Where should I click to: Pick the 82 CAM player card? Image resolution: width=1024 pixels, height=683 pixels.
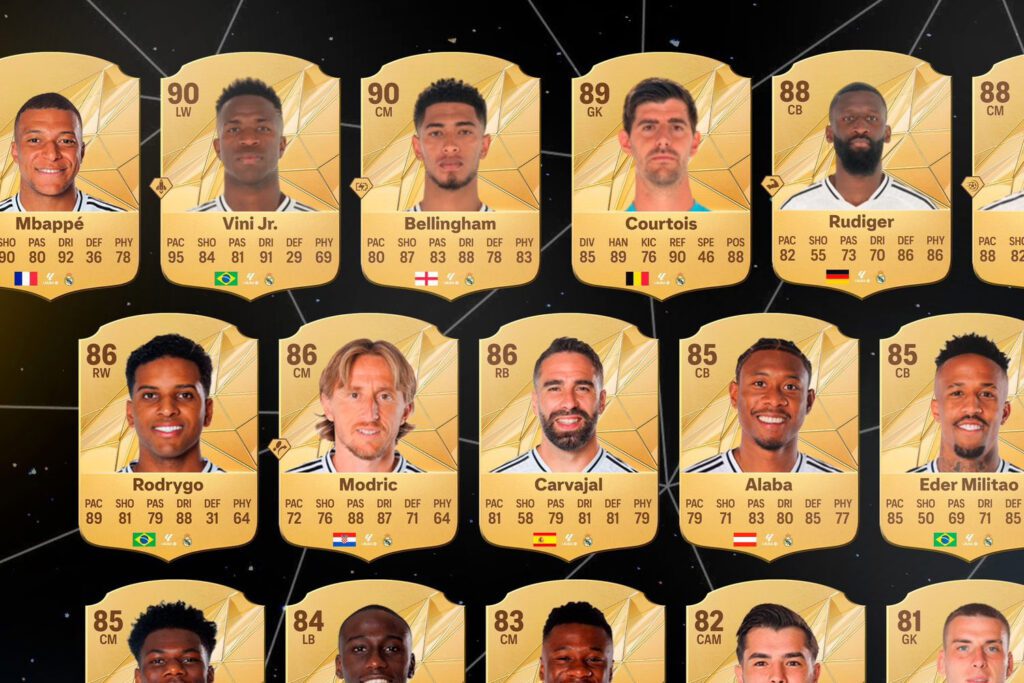[x=775, y=640]
